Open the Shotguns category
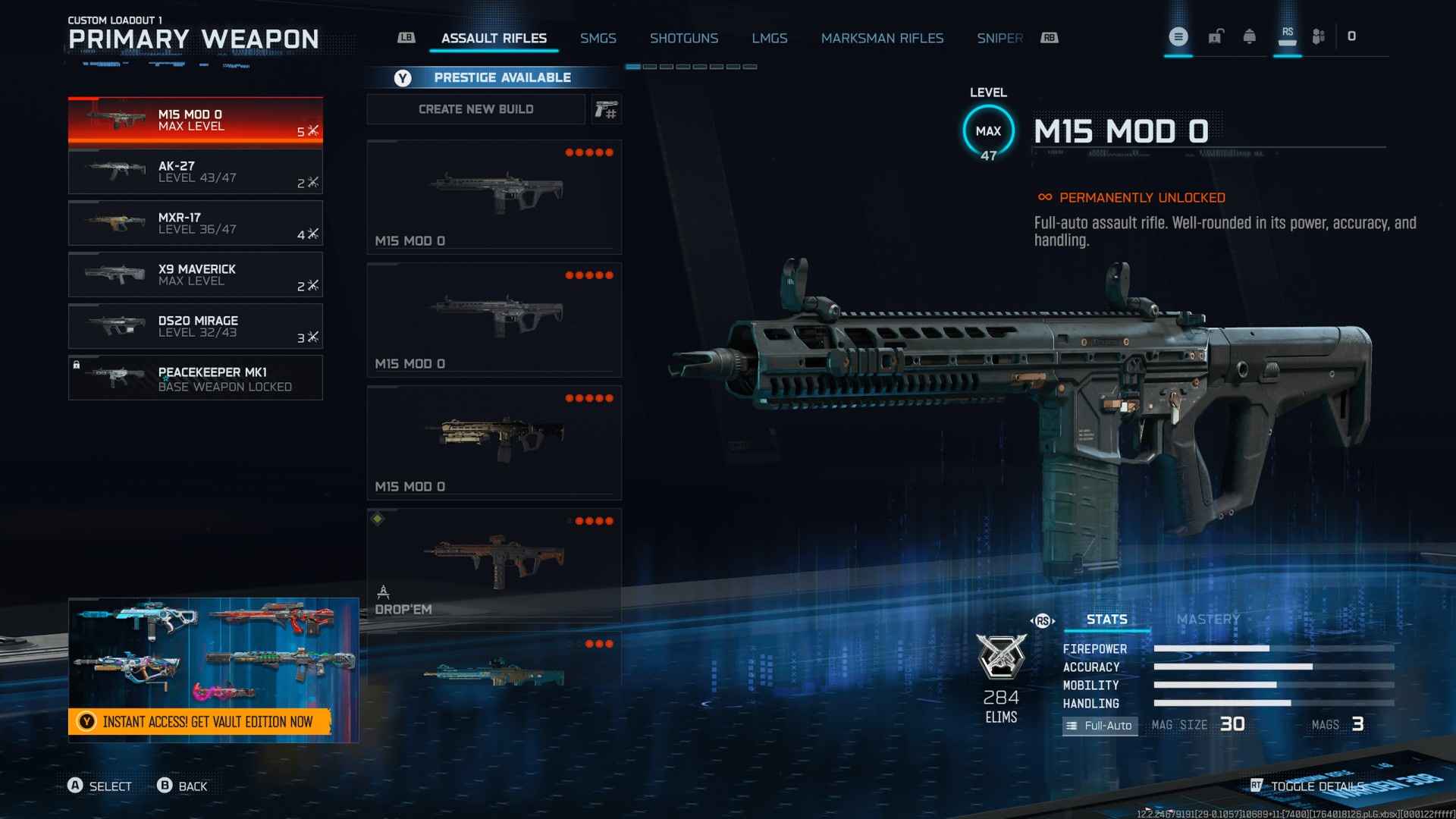This screenshot has width=1456, height=819. click(683, 38)
